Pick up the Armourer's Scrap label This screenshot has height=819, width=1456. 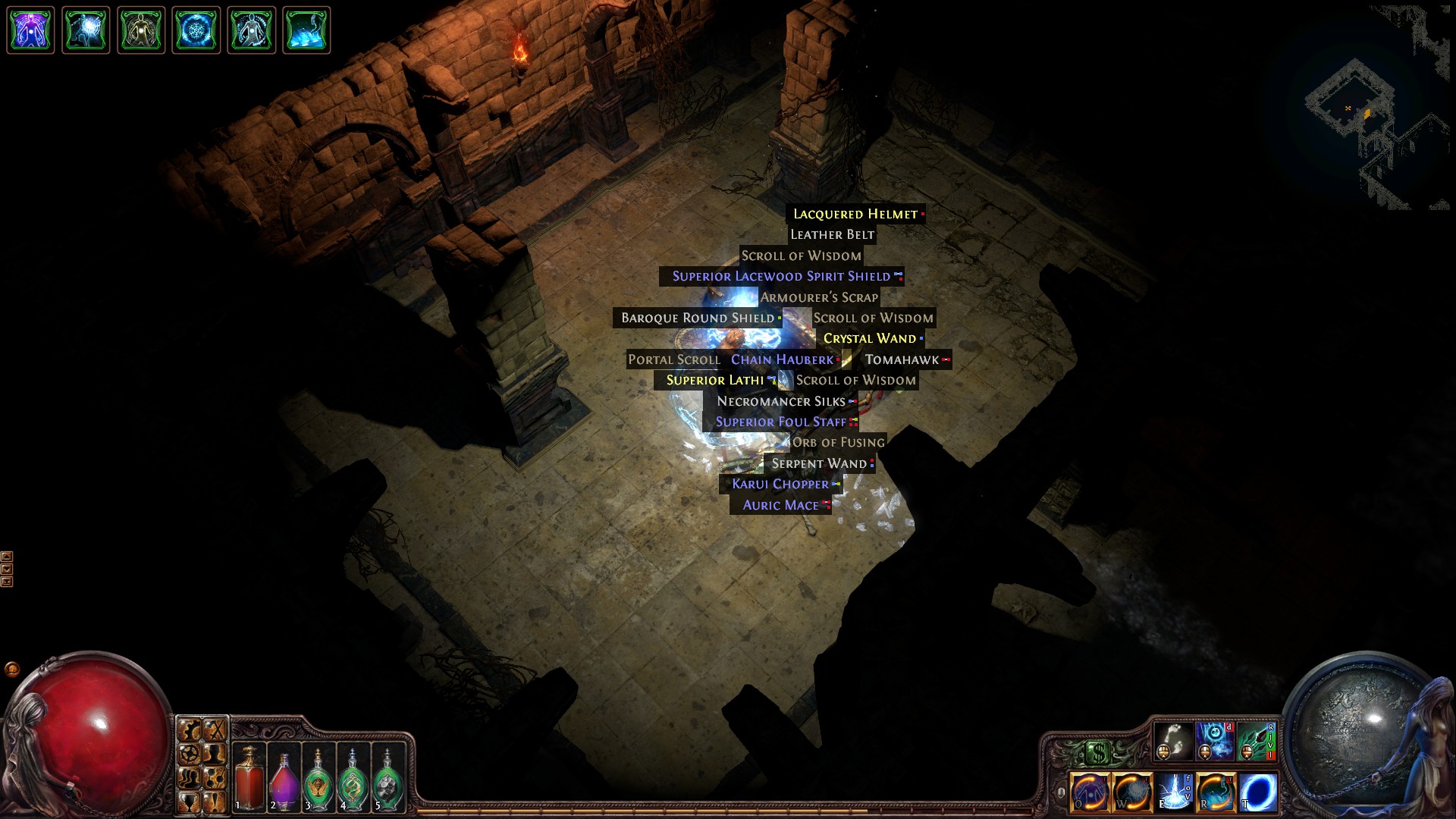[819, 297]
